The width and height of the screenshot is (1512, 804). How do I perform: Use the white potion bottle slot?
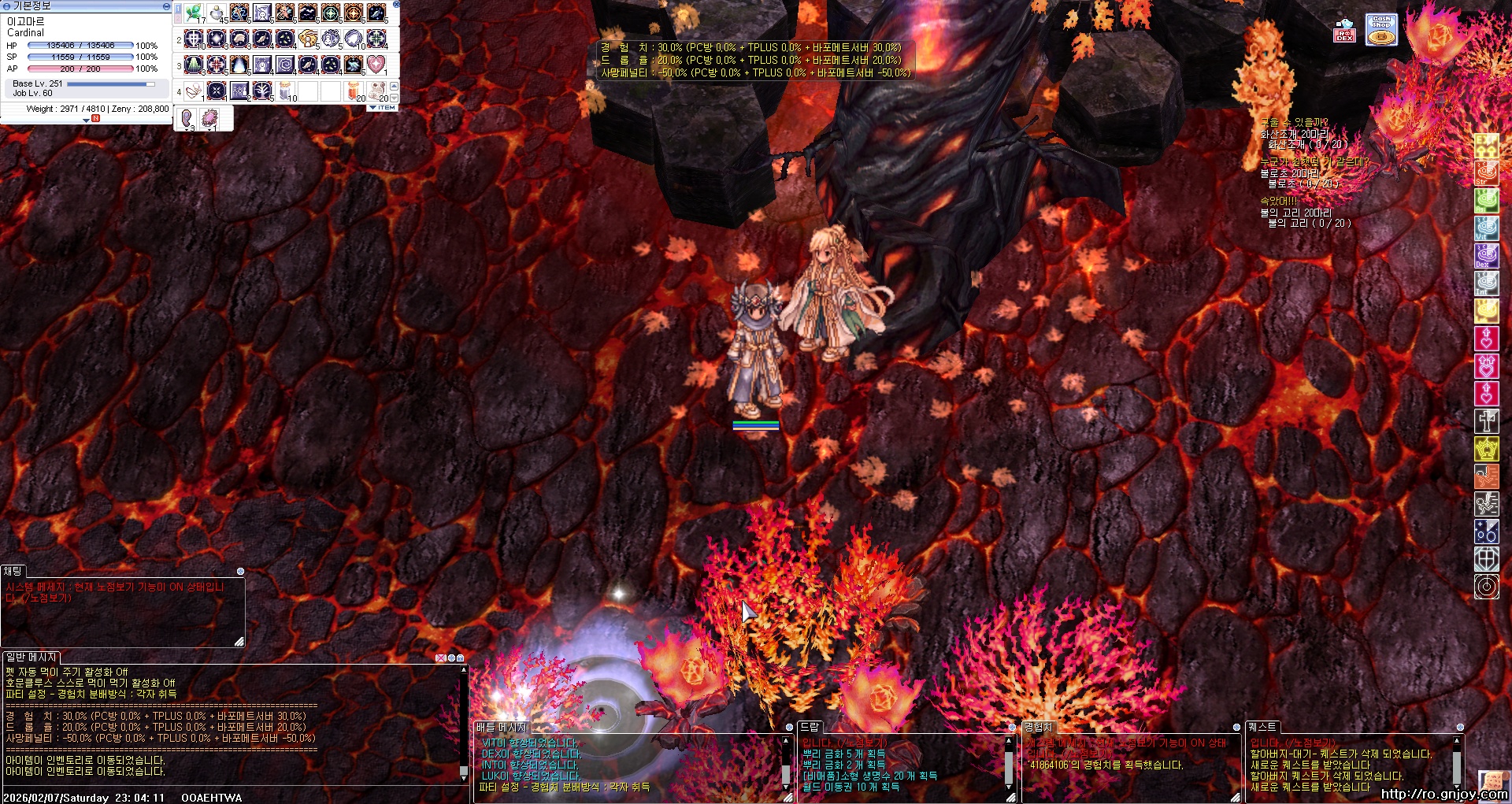pyautogui.click(x=217, y=13)
